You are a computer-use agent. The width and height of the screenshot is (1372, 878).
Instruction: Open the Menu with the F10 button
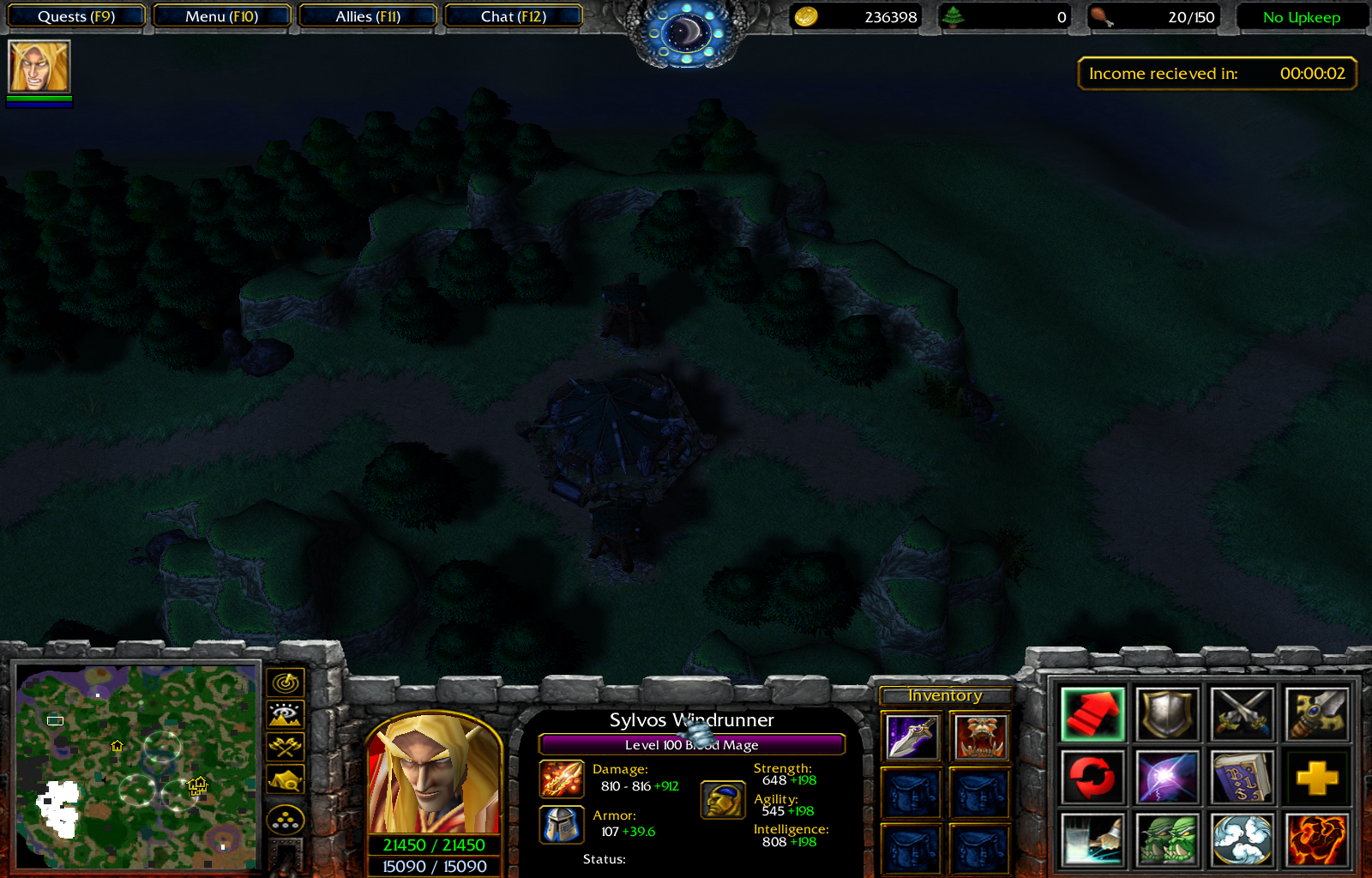tap(221, 15)
